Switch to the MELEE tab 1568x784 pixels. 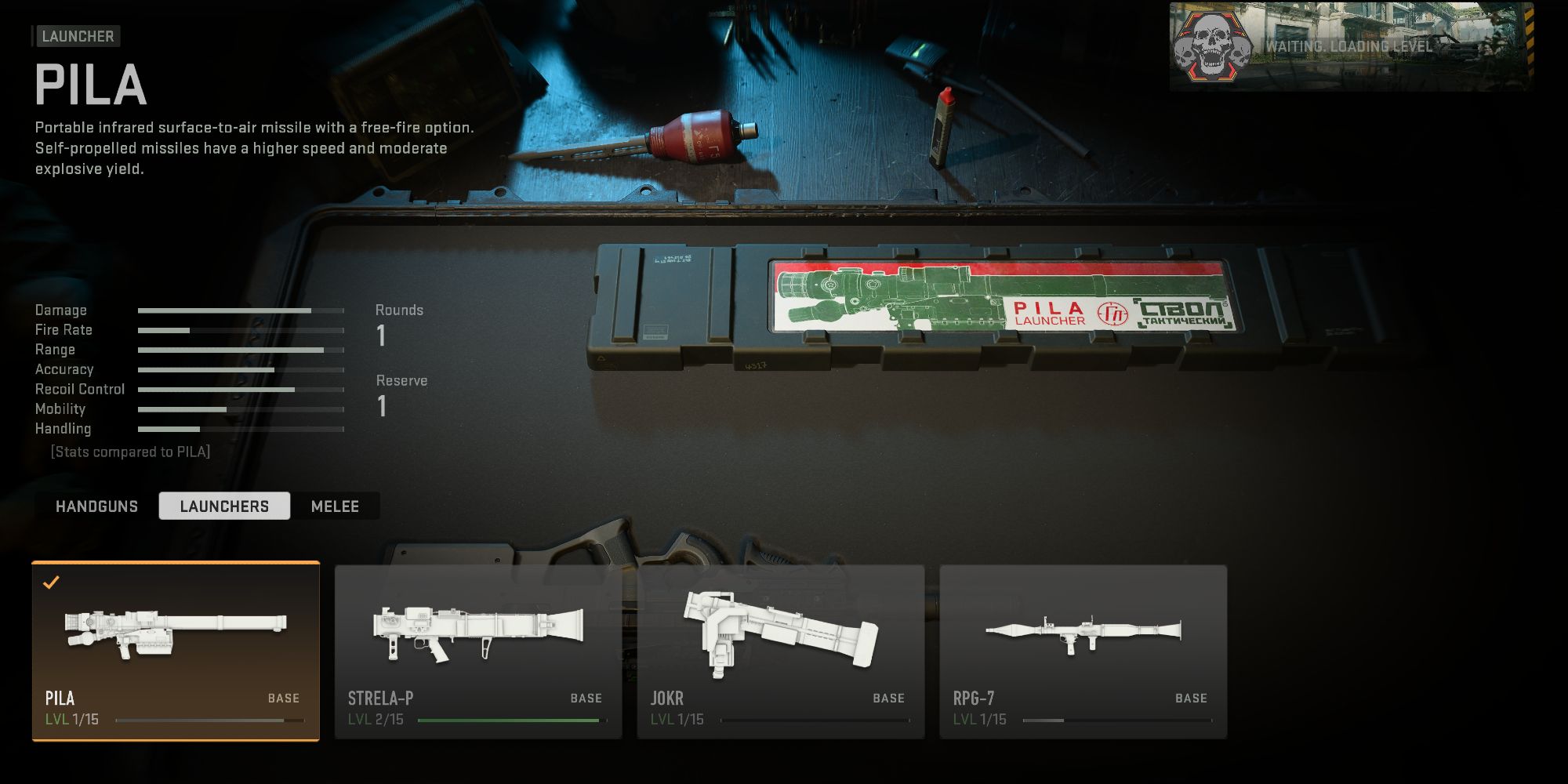(334, 506)
